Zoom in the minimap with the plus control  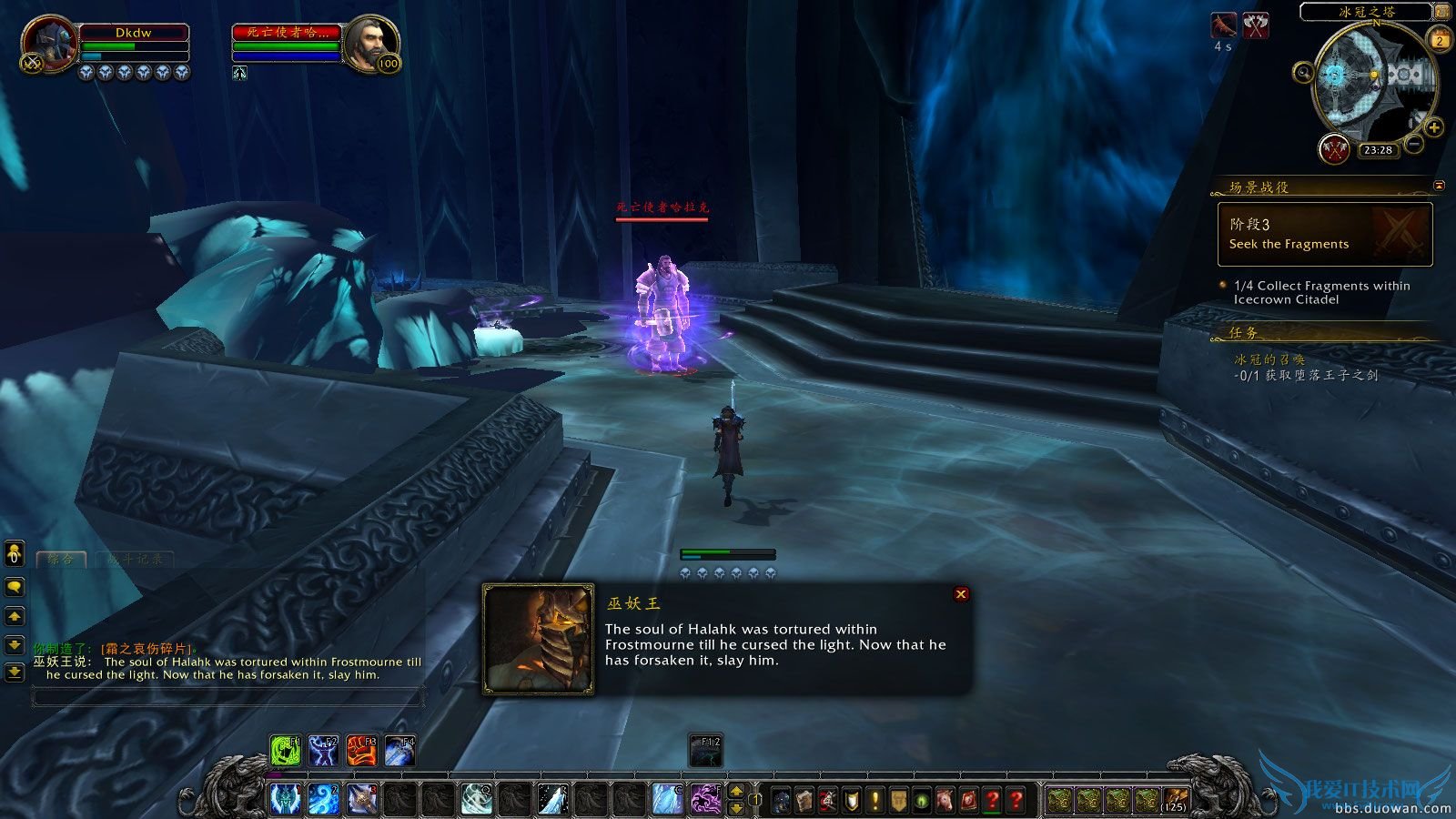[1433, 127]
